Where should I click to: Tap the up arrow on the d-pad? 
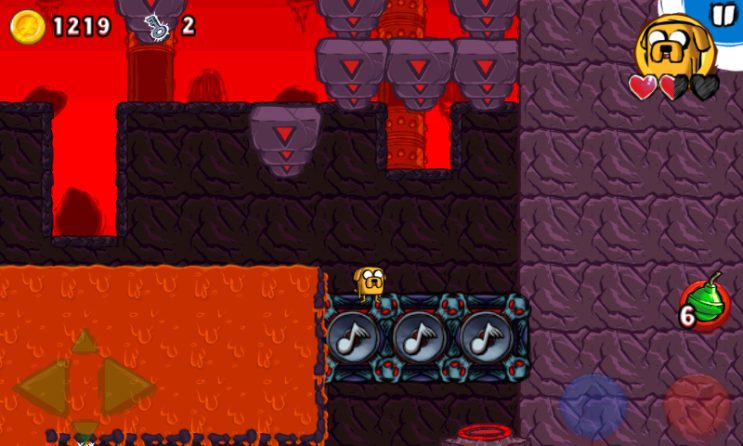coord(85,341)
